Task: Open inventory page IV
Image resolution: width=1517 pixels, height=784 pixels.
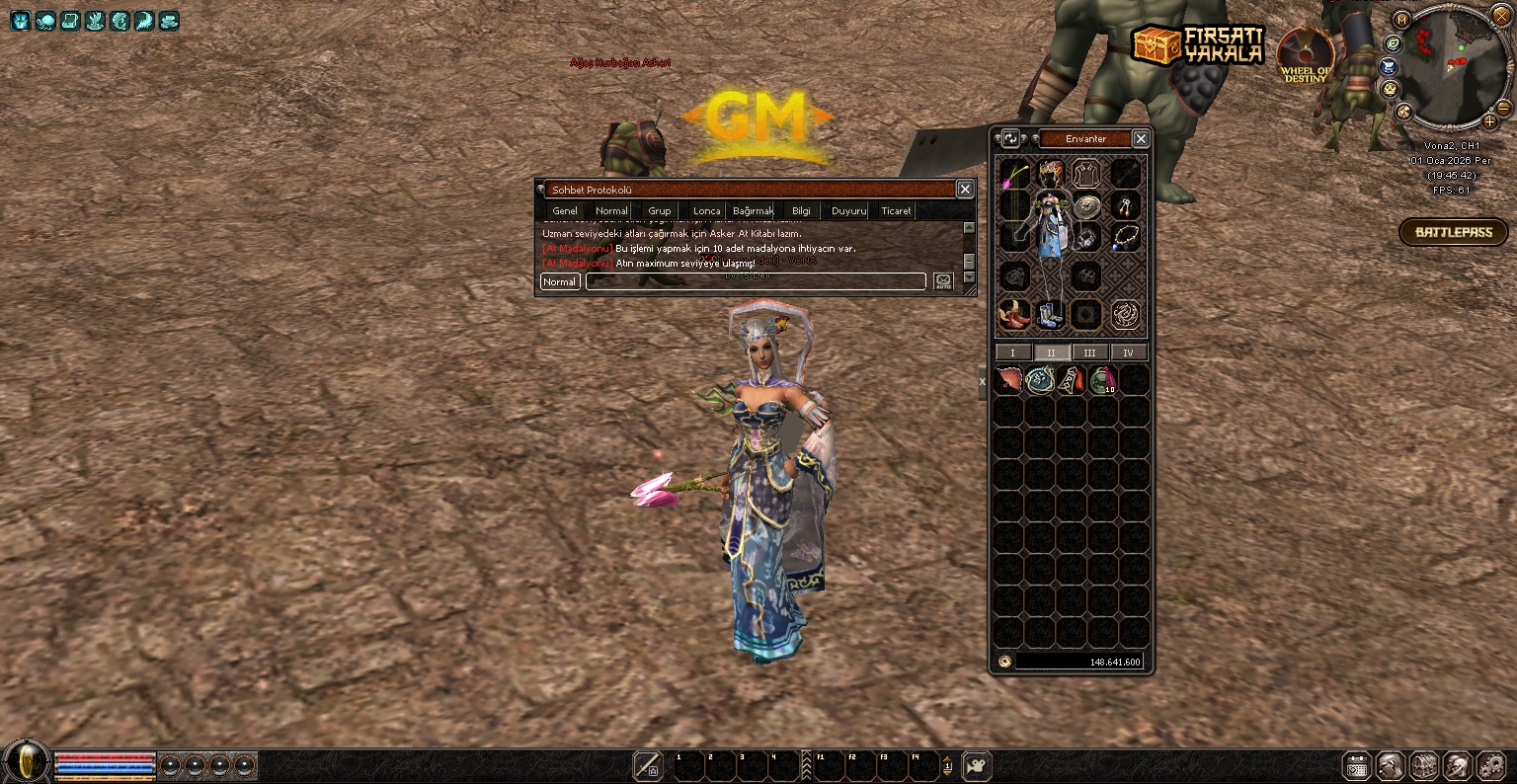Action: [1128, 353]
